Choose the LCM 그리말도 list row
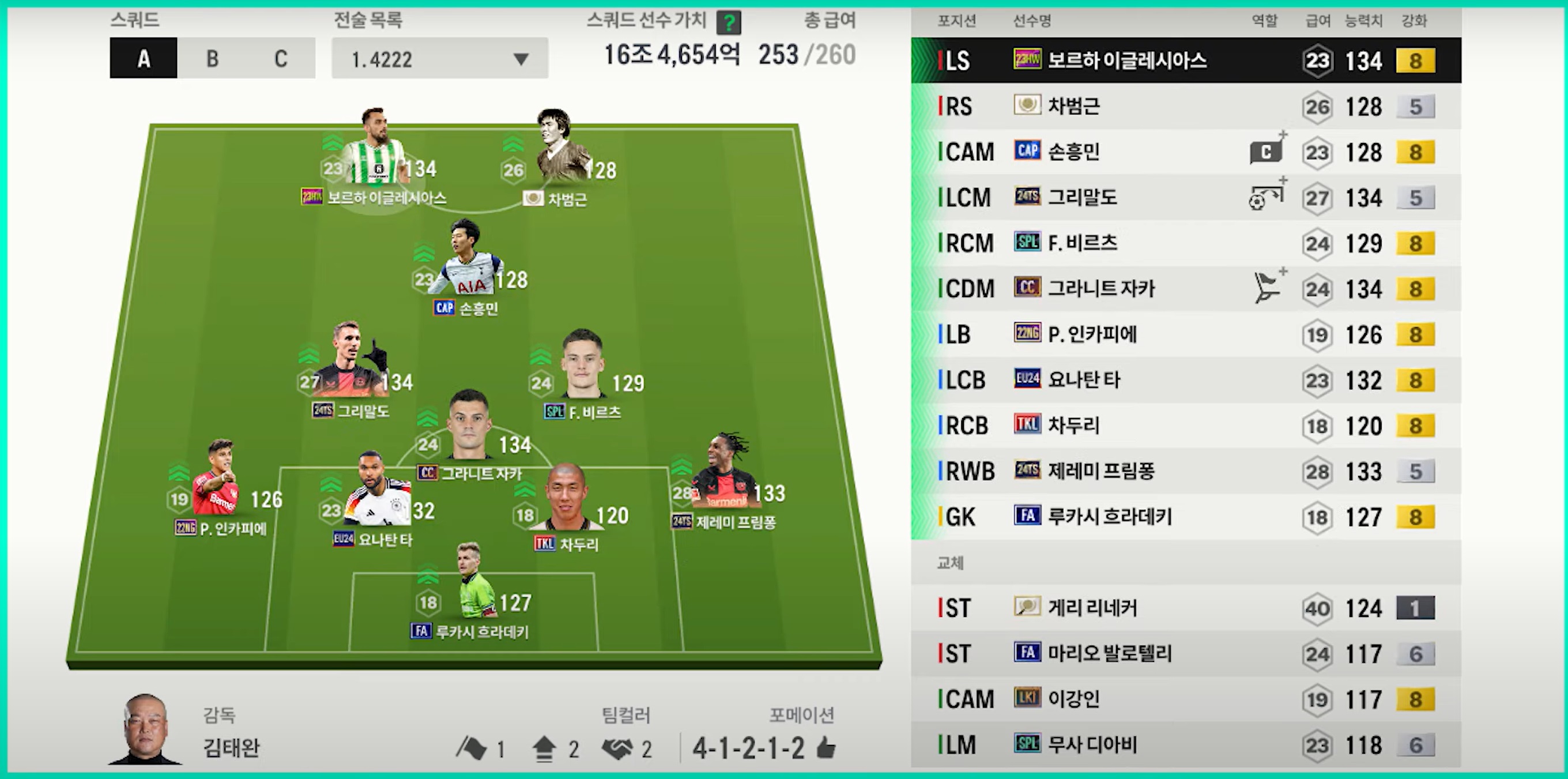 pyautogui.click(x=1186, y=197)
